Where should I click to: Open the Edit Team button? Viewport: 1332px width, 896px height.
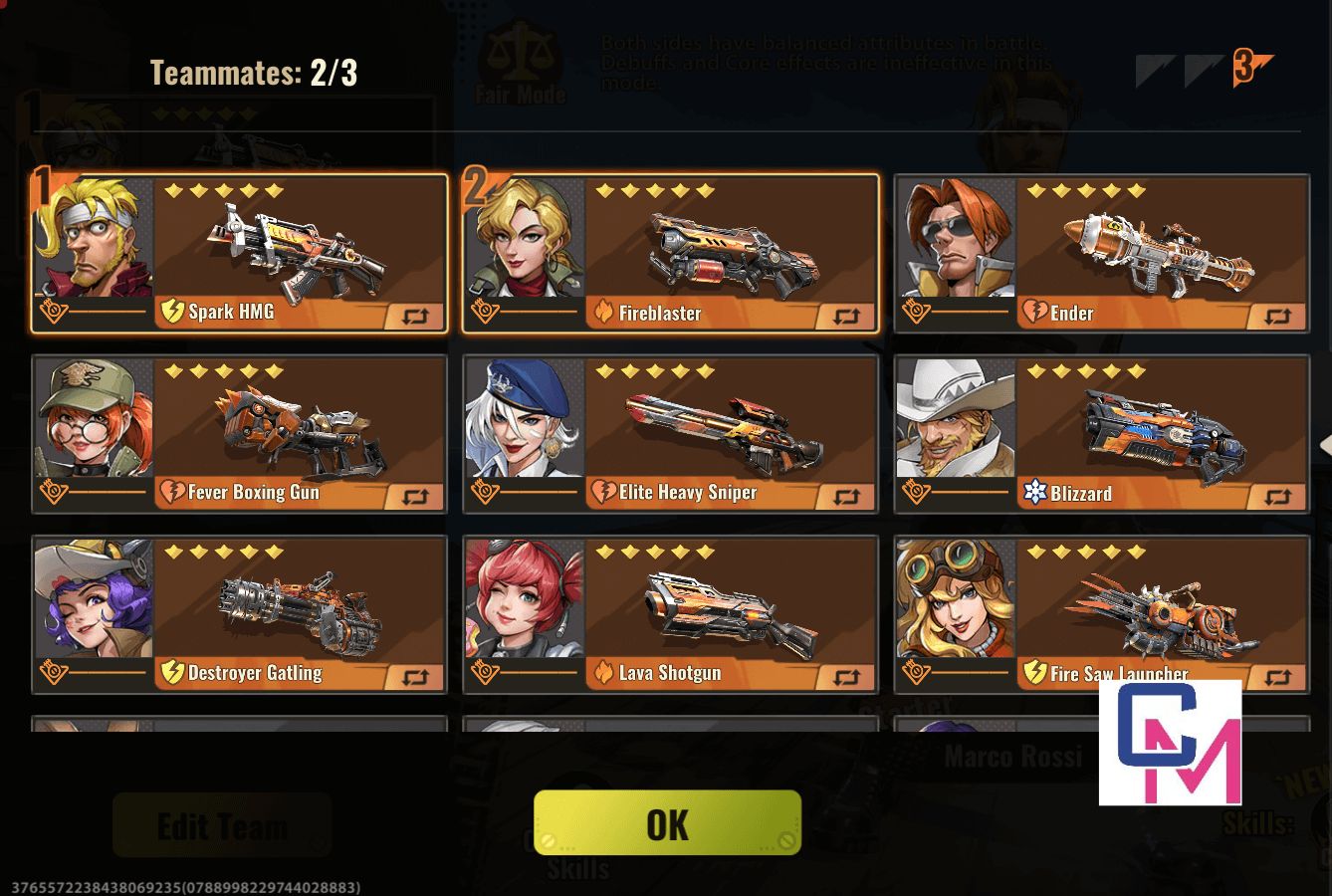[222, 825]
